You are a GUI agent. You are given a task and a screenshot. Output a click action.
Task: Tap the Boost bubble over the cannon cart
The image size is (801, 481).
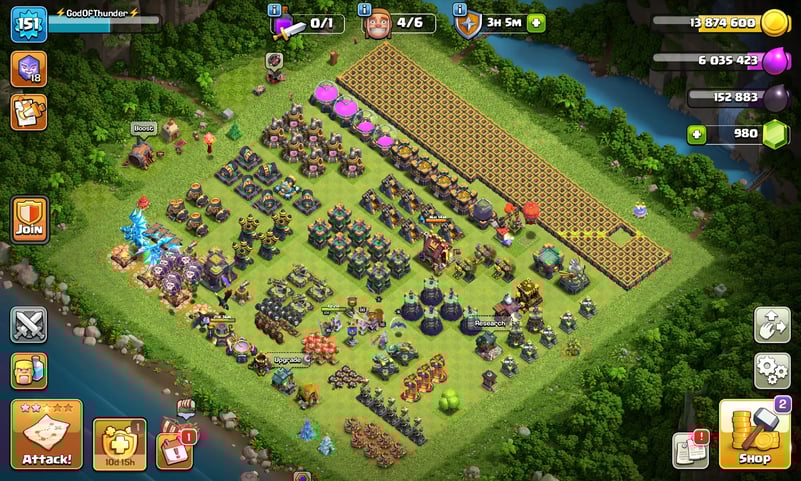pos(145,129)
